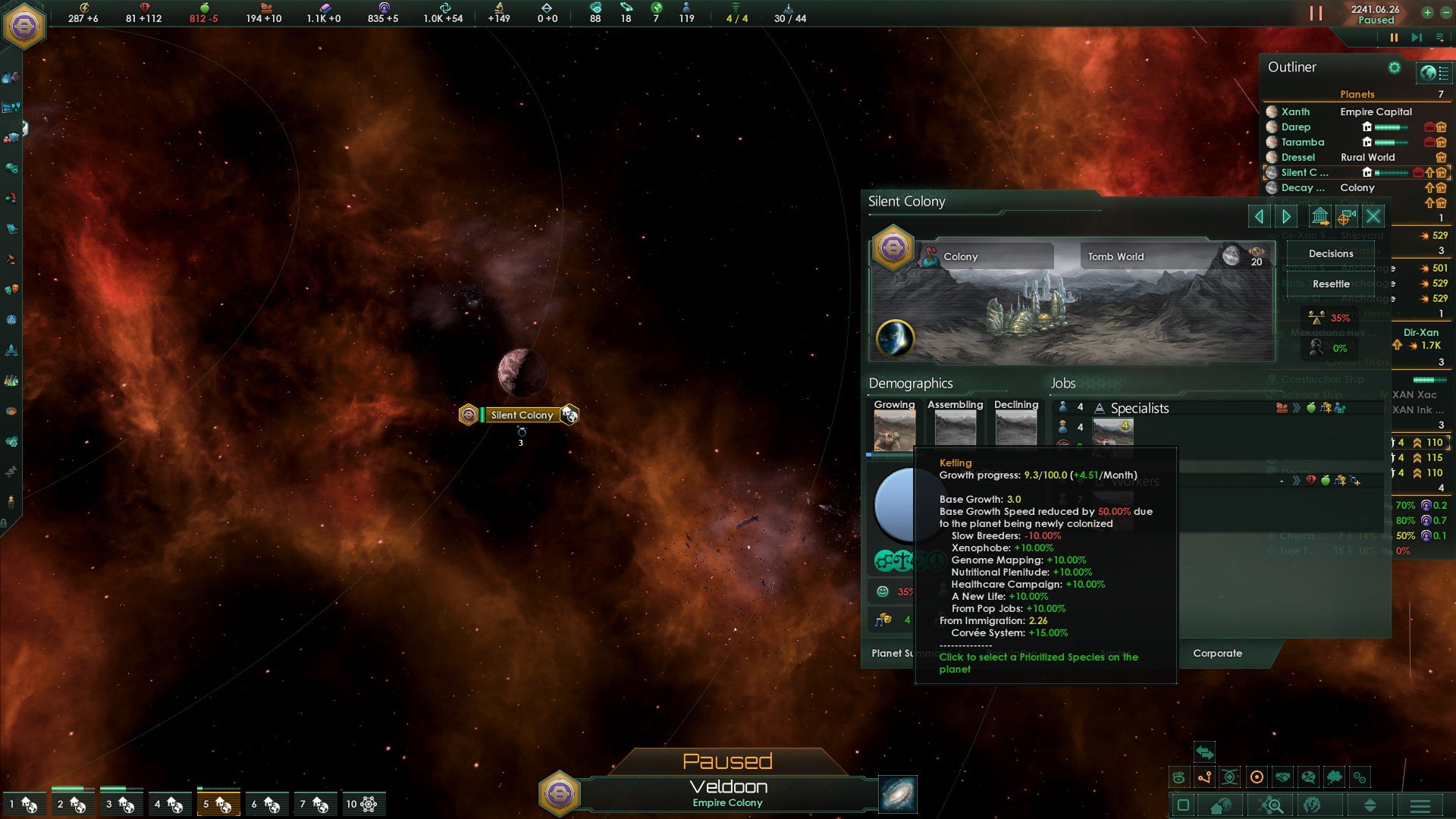The image size is (1456, 819).
Task: Switch to the Corporate tab
Action: click(x=1217, y=653)
